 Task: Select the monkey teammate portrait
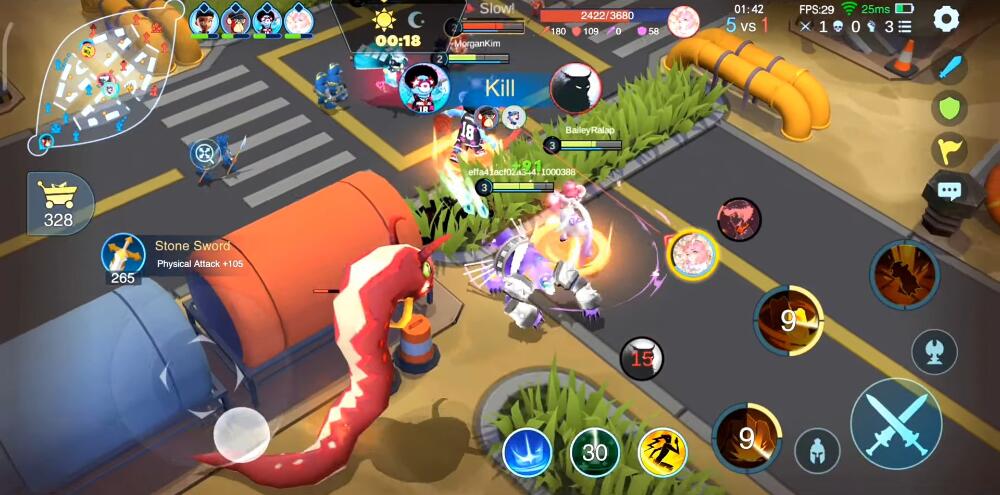[x=236, y=18]
